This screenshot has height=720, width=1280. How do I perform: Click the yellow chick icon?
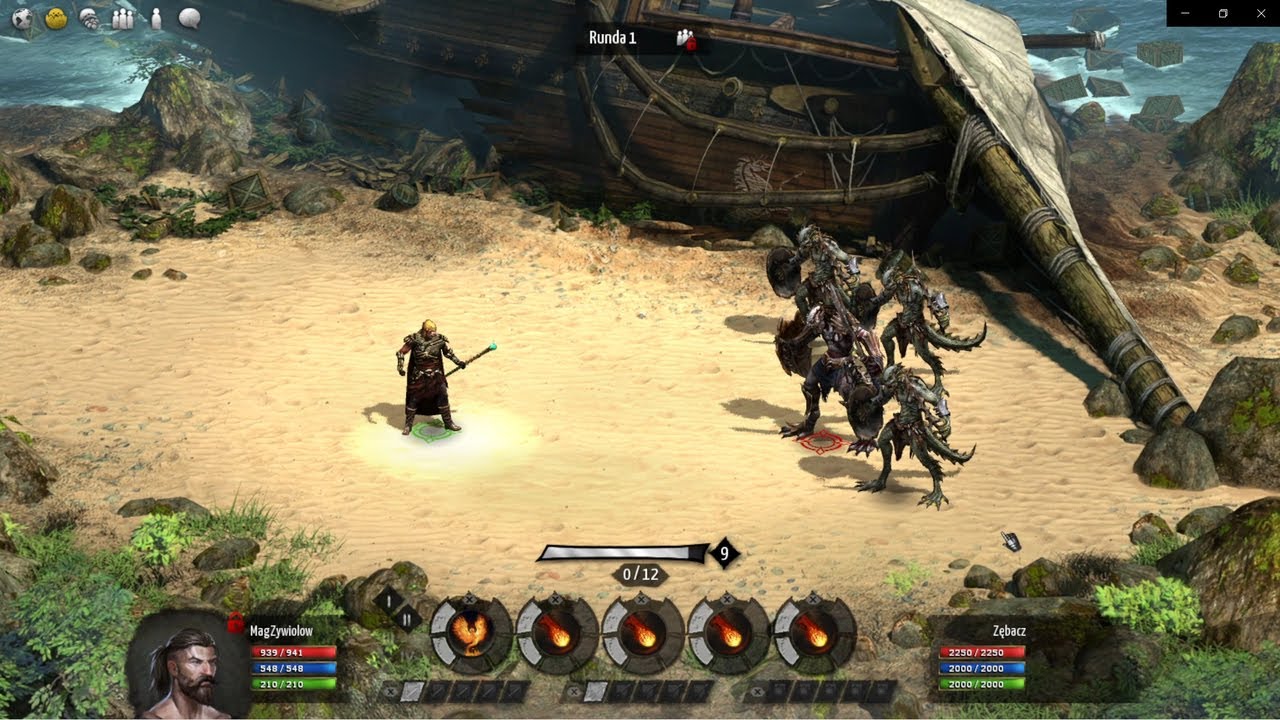pos(56,18)
